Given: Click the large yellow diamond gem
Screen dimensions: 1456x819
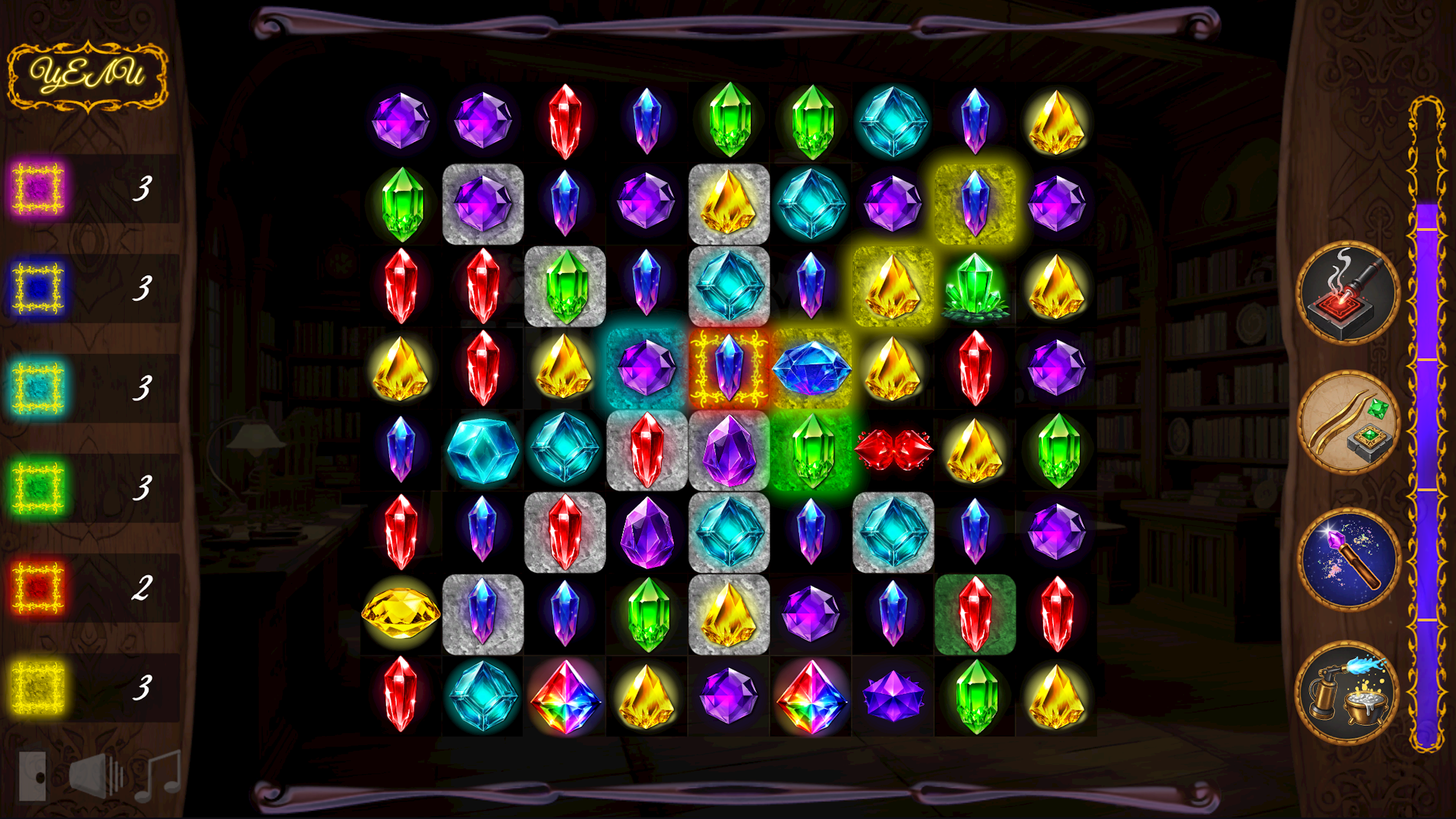Looking at the screenshot, I should pyautogui.click(x=401, y=613).
